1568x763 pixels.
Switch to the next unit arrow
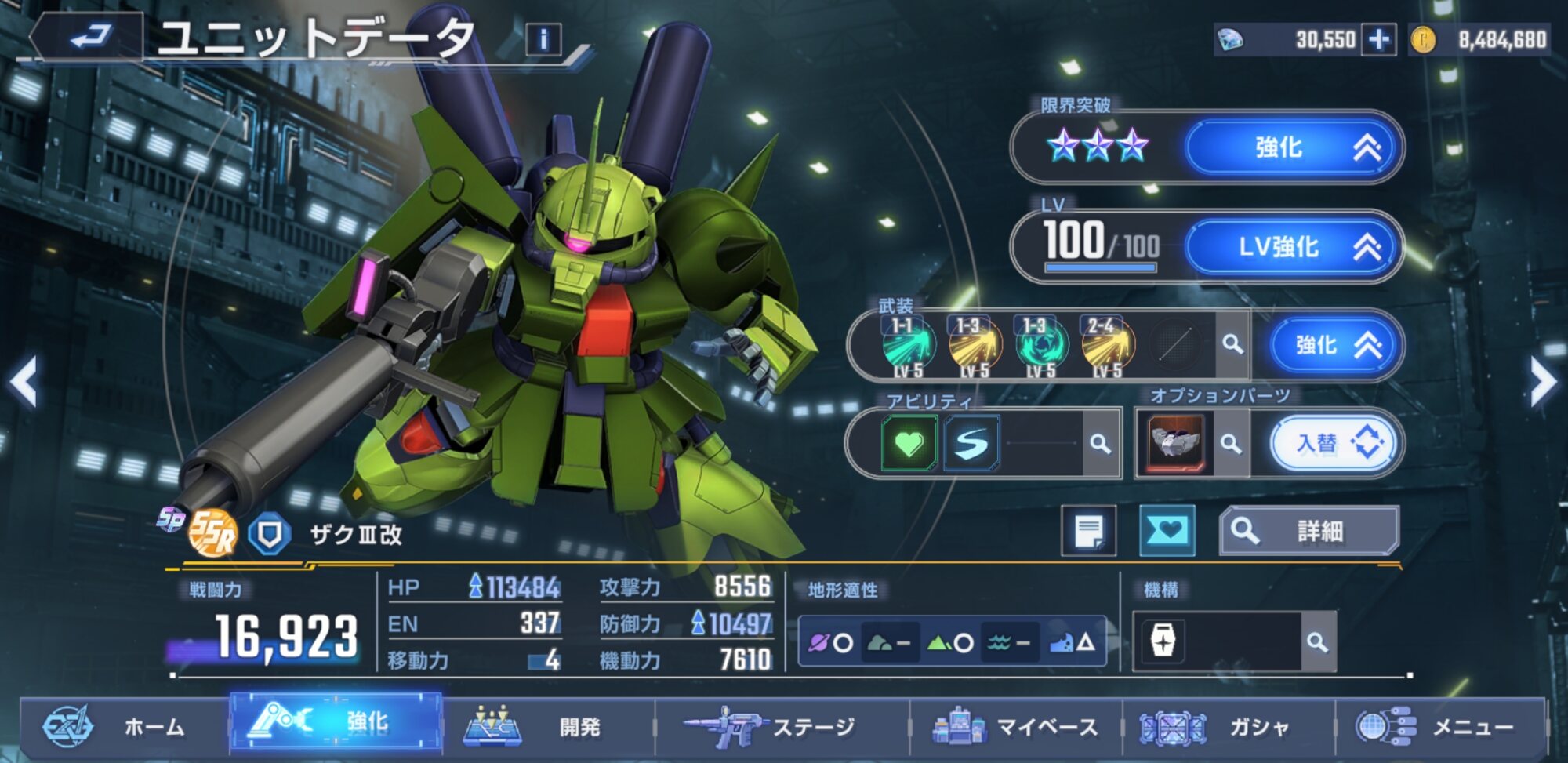pos(1543,383)
